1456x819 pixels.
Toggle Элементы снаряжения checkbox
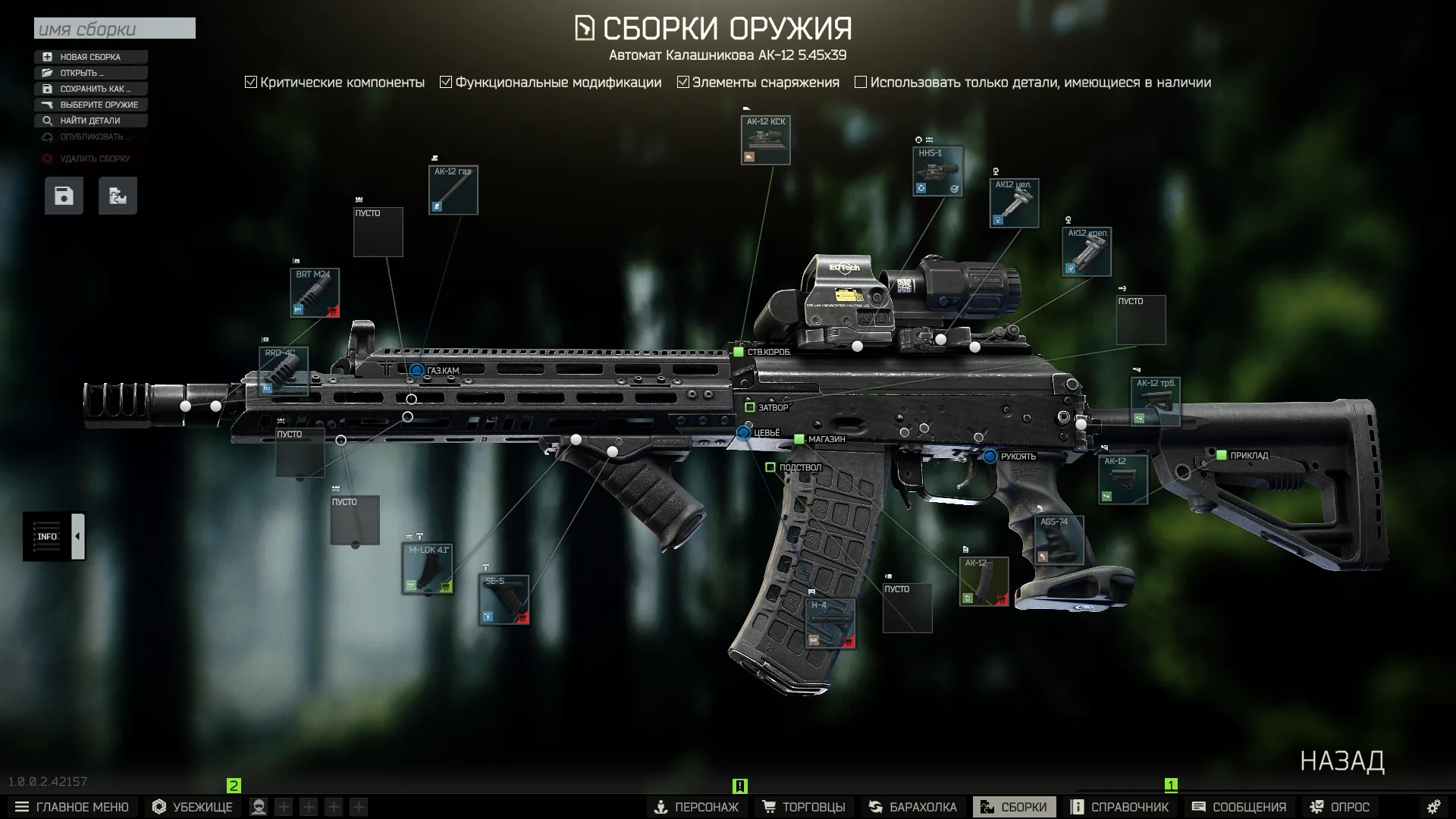(683, 82)
